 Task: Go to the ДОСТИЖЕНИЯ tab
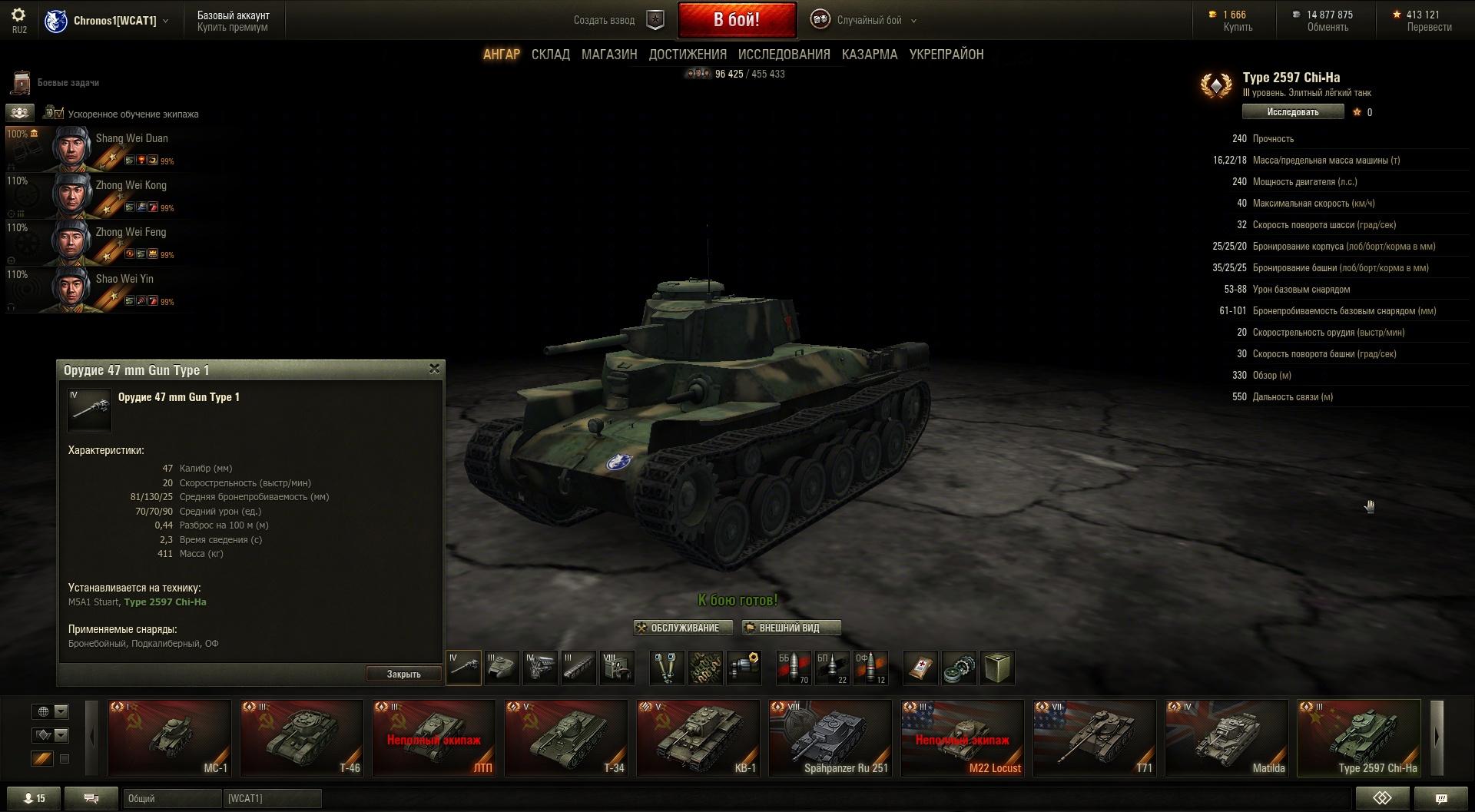(x=688, y=55)
